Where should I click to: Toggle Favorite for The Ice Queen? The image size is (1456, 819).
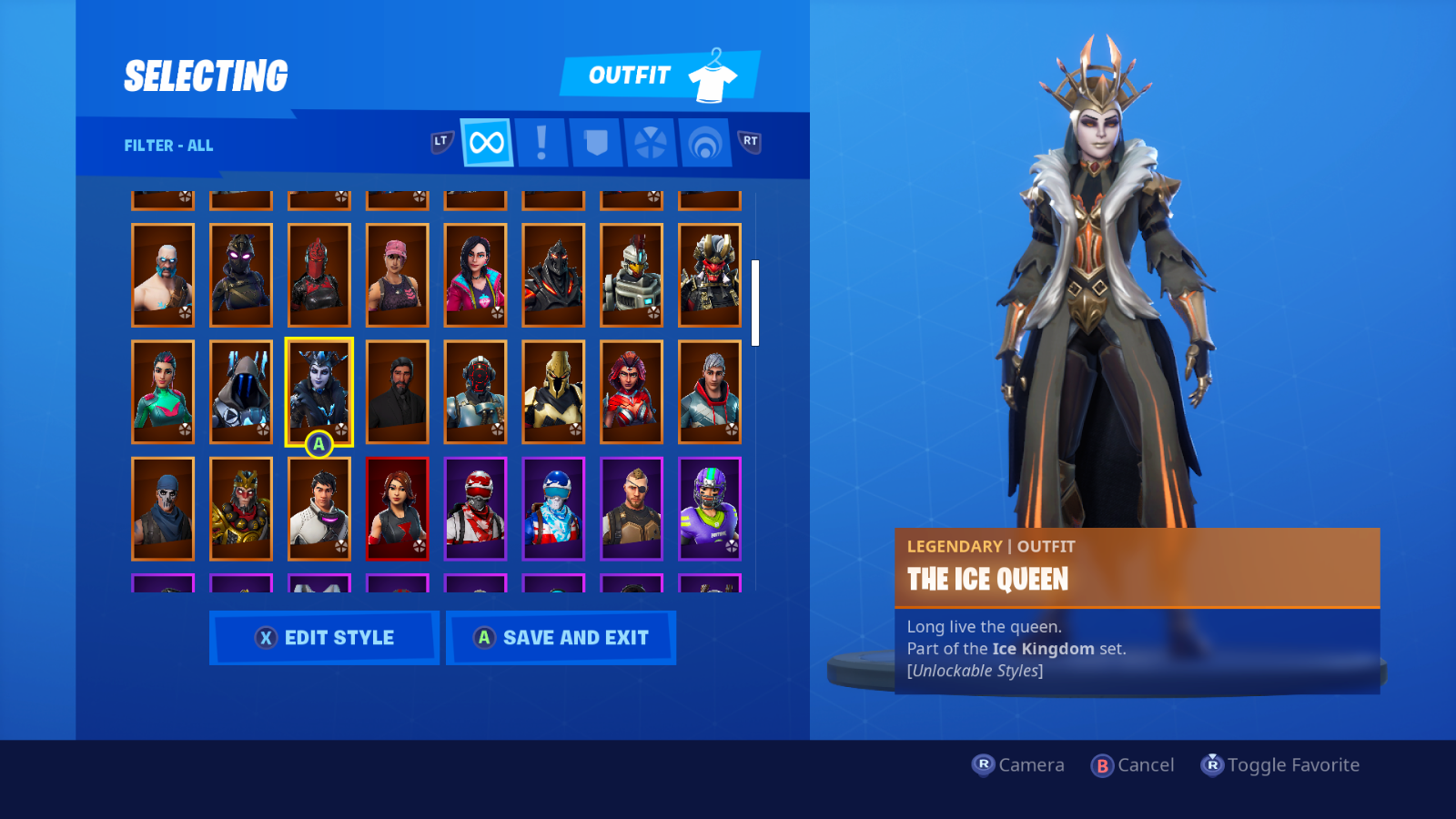point(1213,765)
